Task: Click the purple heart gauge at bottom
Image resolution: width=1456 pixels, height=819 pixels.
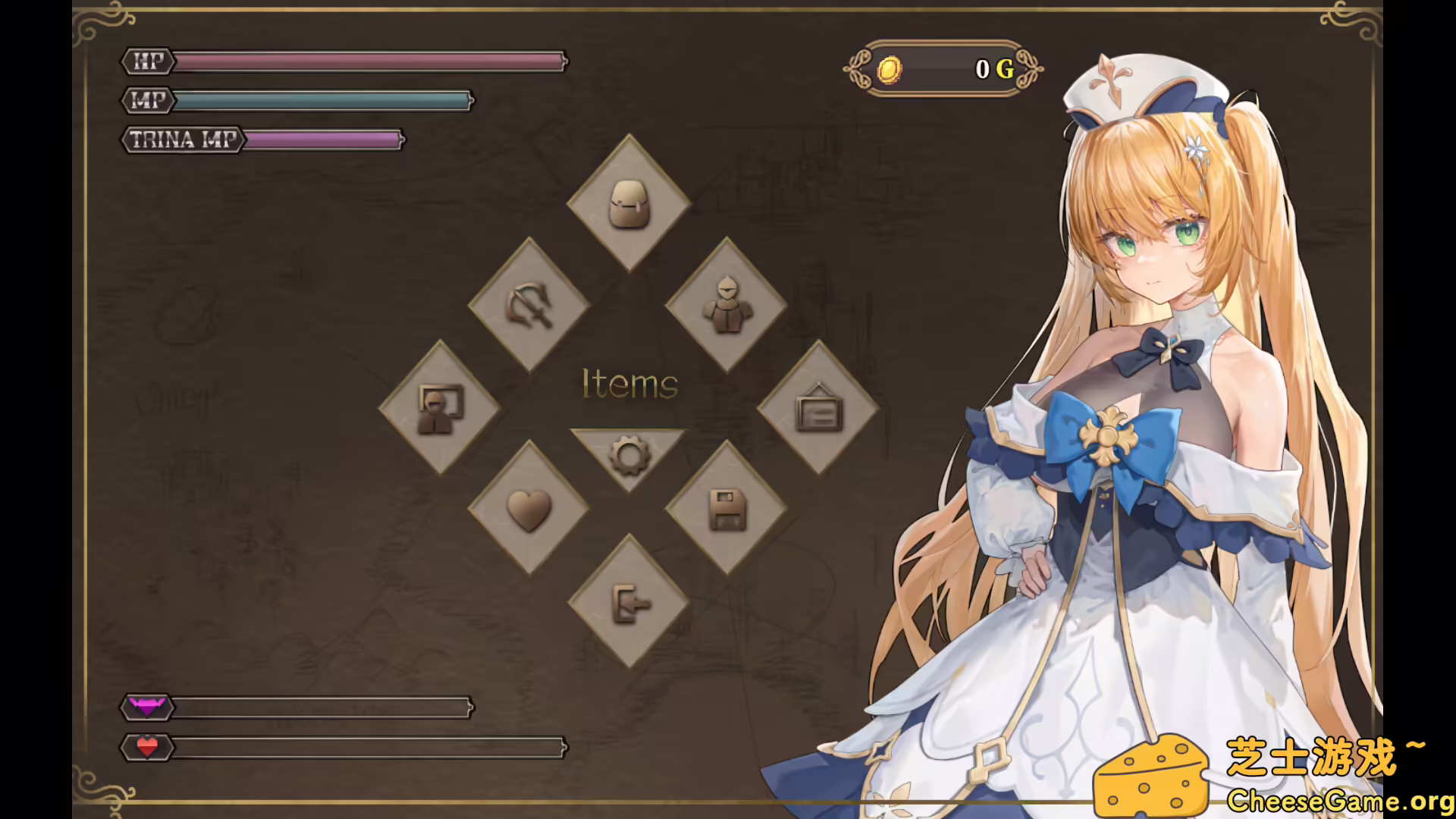Action: click(318, 708)
